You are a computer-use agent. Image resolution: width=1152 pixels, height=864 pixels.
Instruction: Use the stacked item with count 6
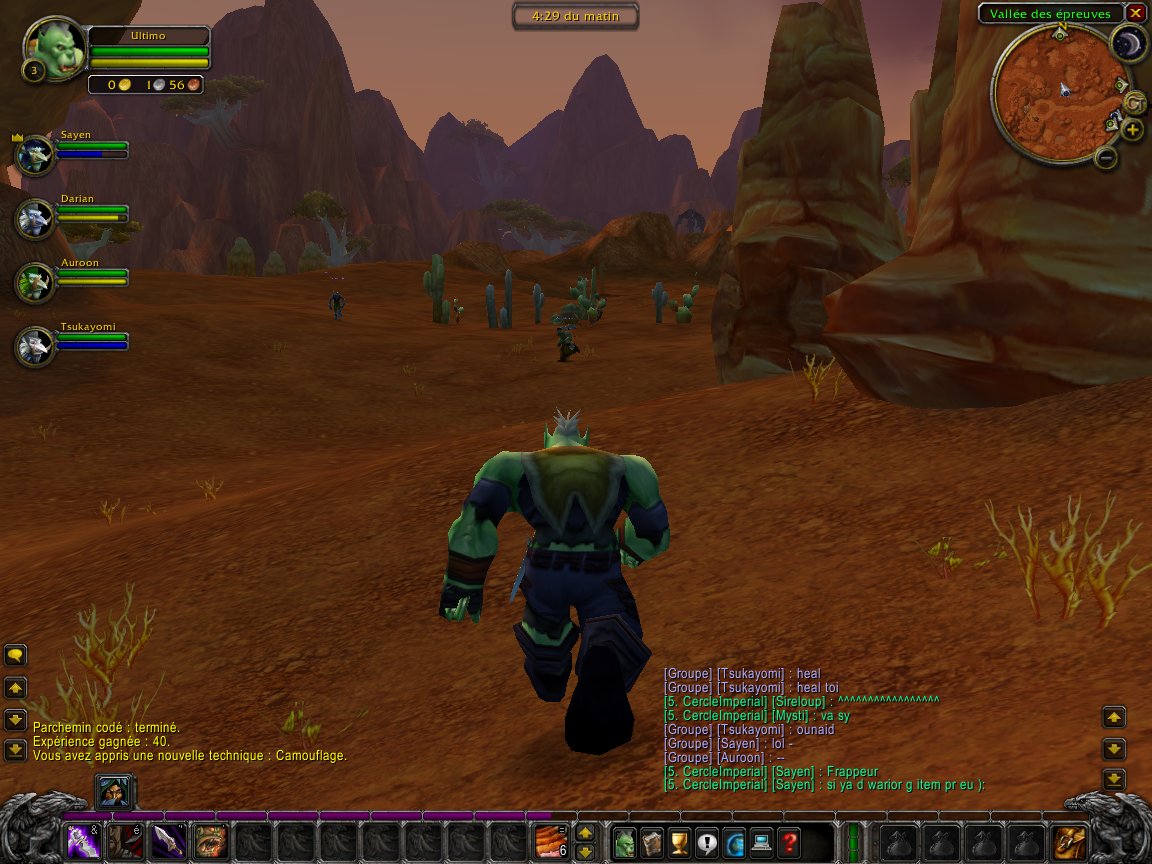551,841
